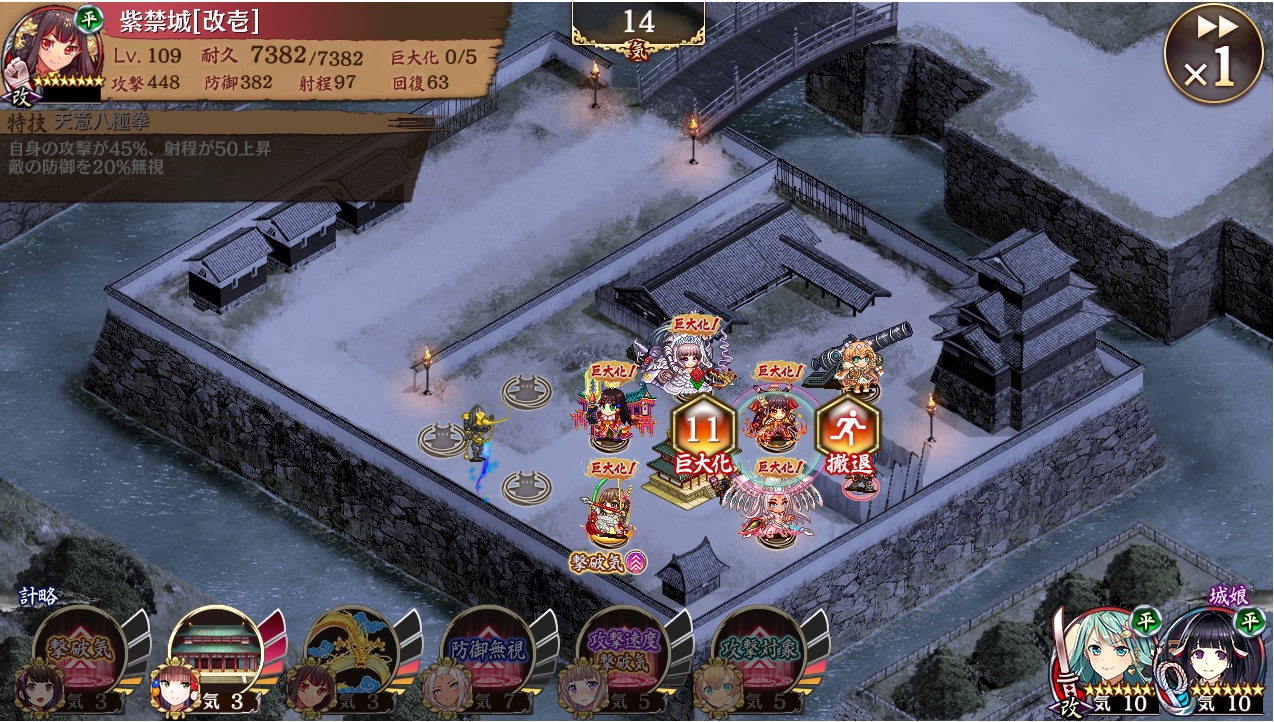Image resolution: width=1274 pixels, height=722 pixels.
Task: Tap the 巨大化 enlarge button costing 11
Action: point(703,436)
